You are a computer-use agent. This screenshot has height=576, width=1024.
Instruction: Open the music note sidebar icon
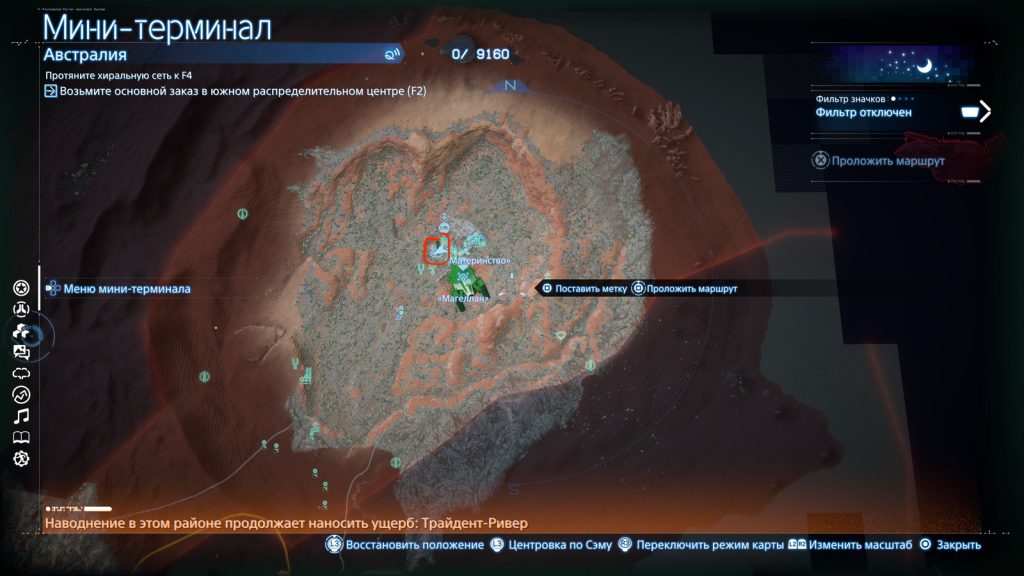20,415
